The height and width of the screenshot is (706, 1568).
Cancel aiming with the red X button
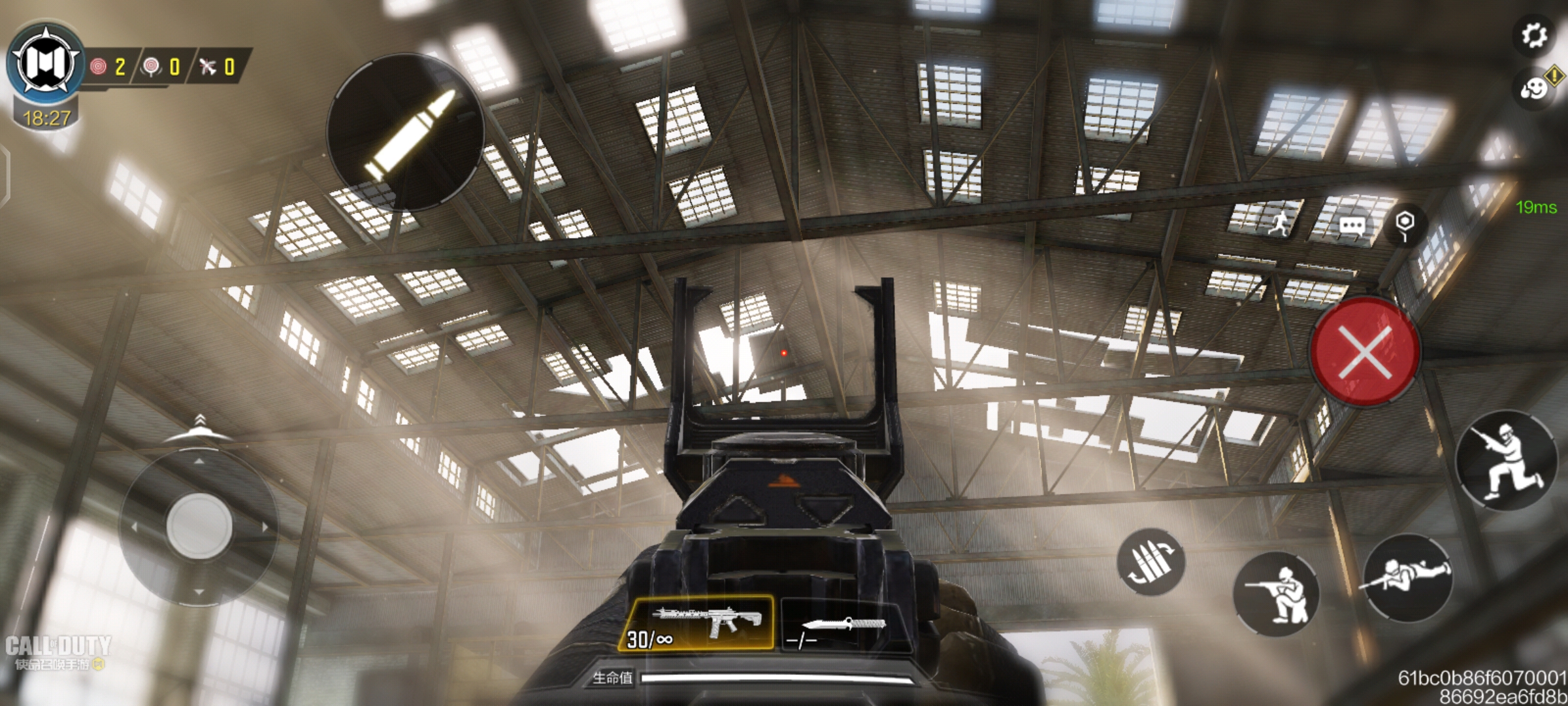[1365, 351]
